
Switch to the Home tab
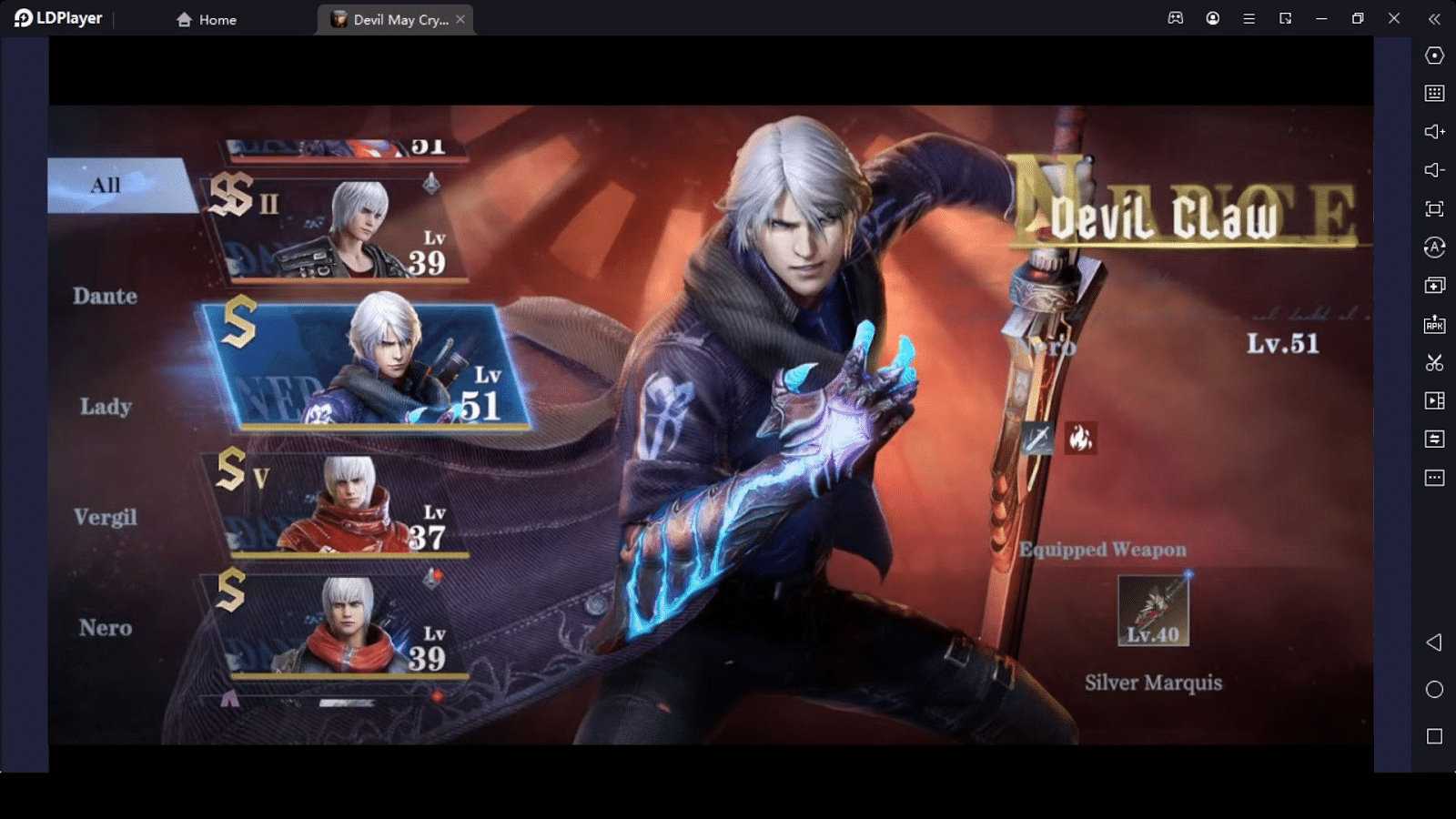coord(205,18)
